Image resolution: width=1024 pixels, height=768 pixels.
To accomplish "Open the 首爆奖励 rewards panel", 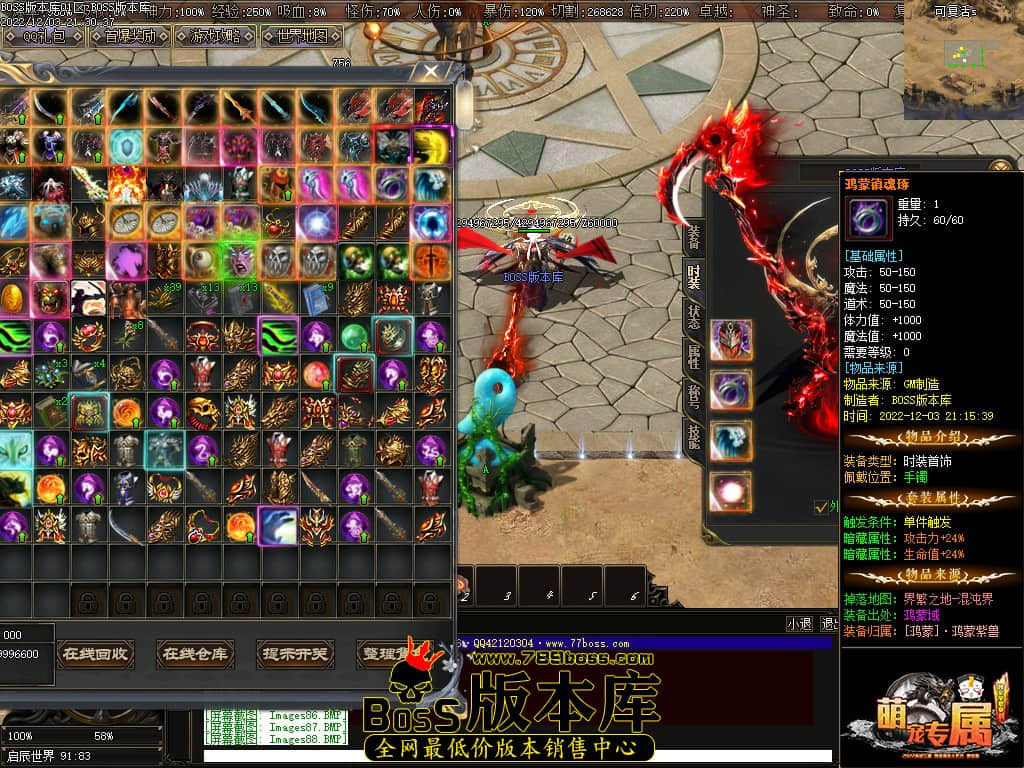I will point(130,36).
